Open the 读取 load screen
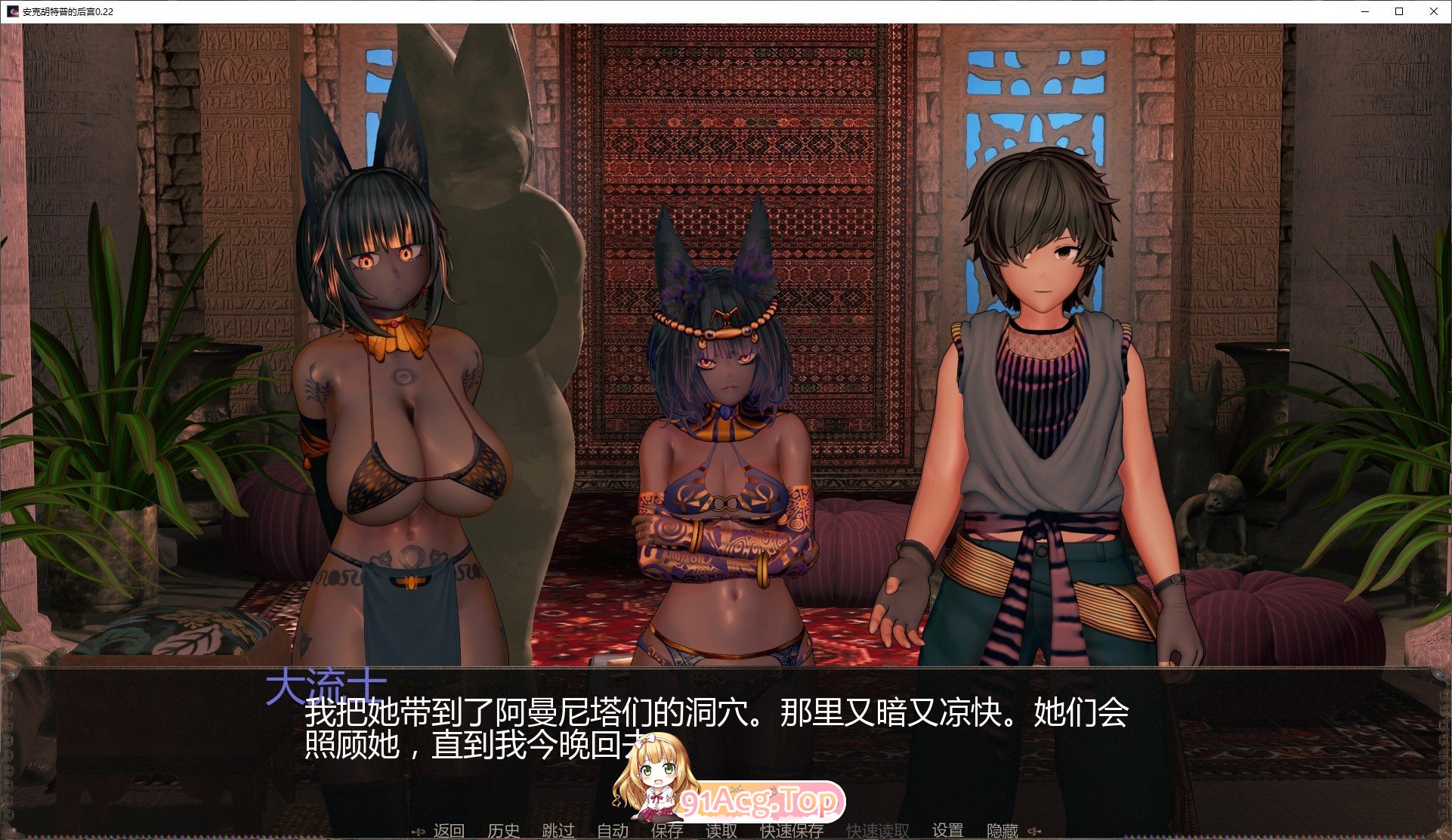The width and height of the screenshot is (1452, 840). point(720,829)
